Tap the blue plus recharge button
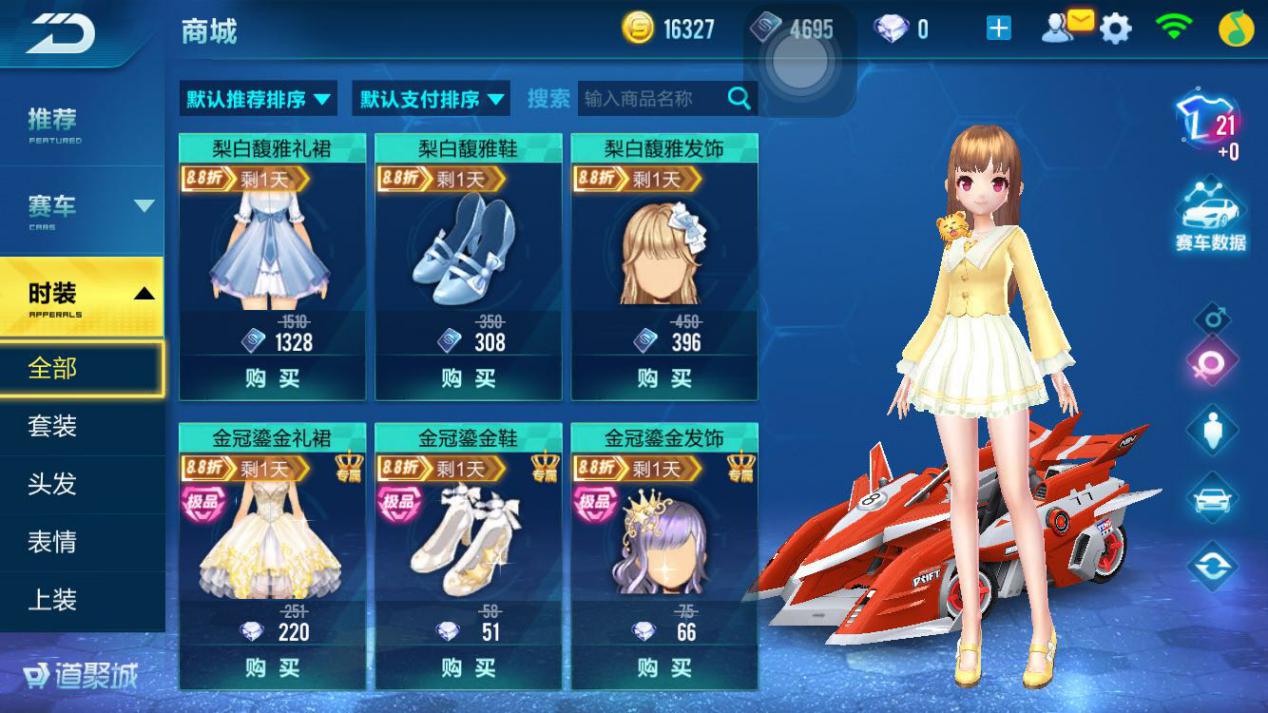 998,29
